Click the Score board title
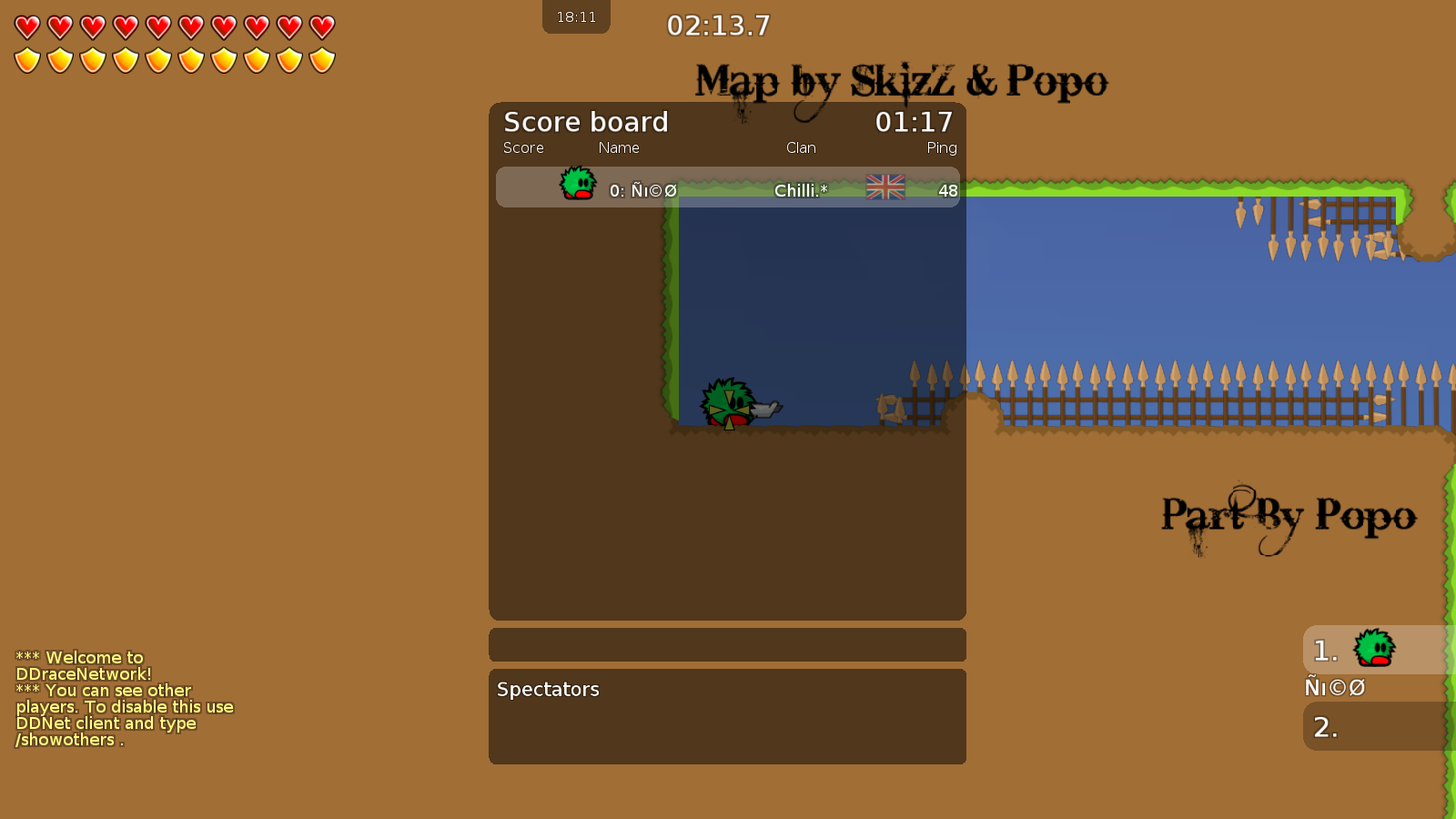 click(586, 122)
